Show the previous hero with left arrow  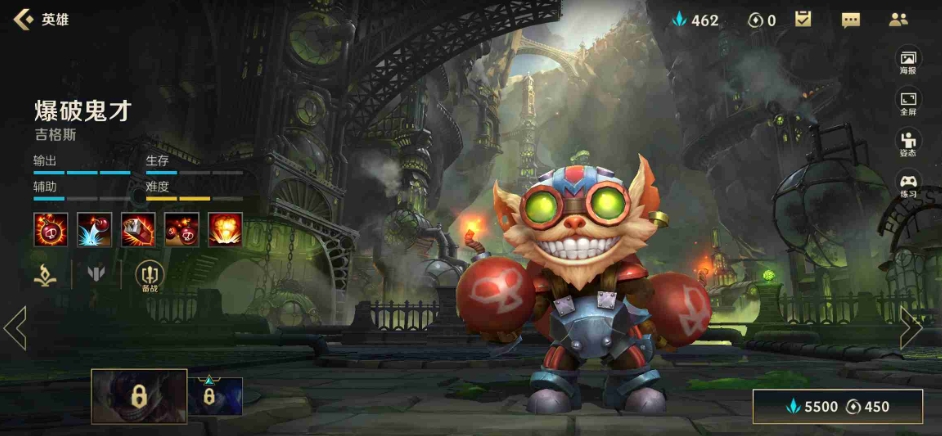point(16,328)
